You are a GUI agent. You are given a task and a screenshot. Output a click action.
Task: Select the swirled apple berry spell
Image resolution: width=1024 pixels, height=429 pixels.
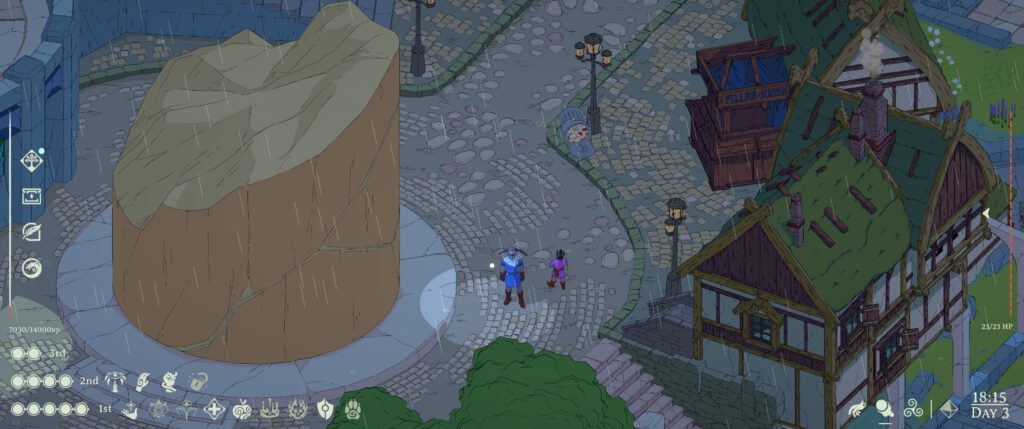pos(242,409)
